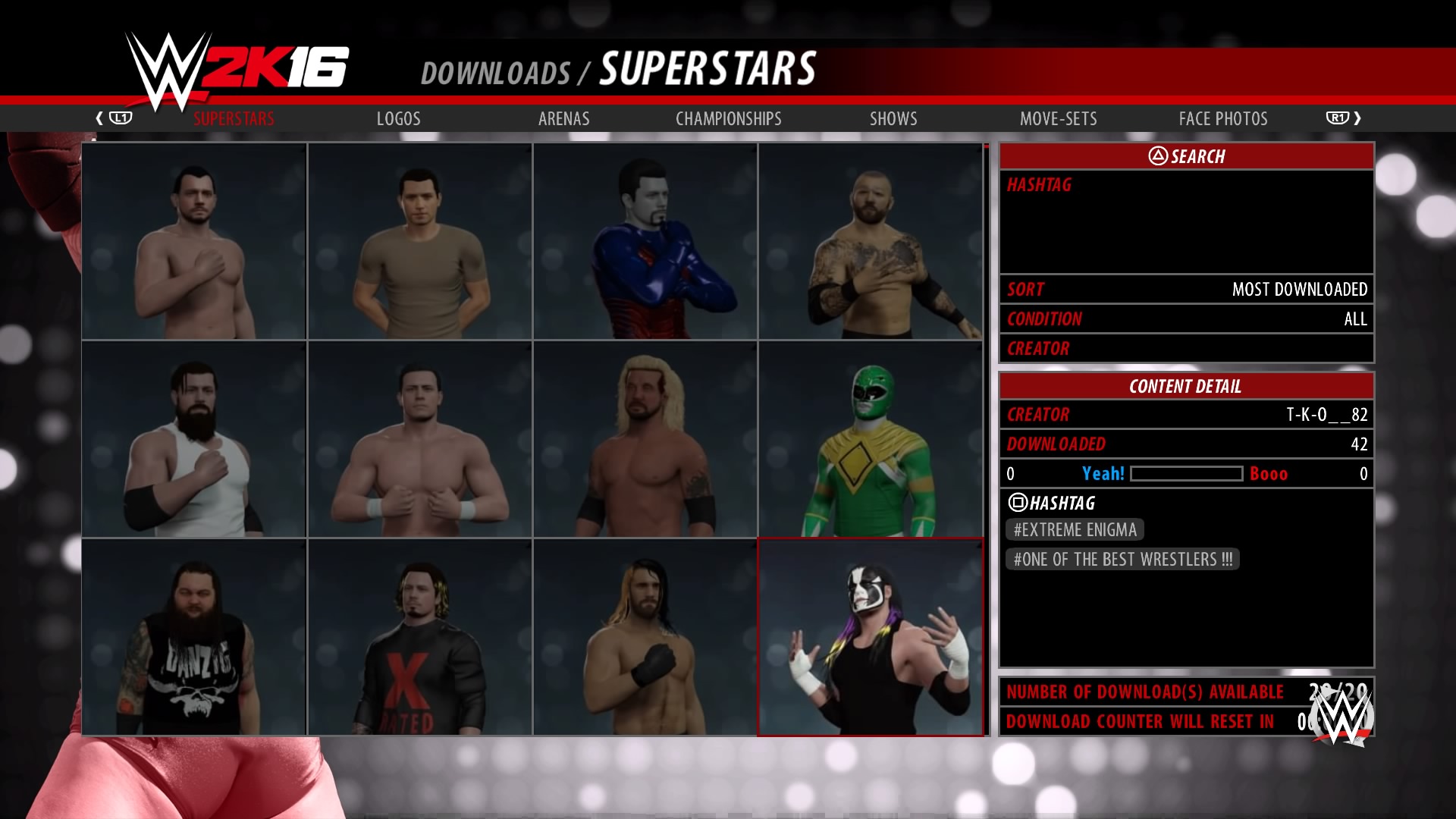Select the #ONE OF THE BEST WRESTLERS hashtag
Viewport: 1456px width, 819px height.
pos(1122,559)
